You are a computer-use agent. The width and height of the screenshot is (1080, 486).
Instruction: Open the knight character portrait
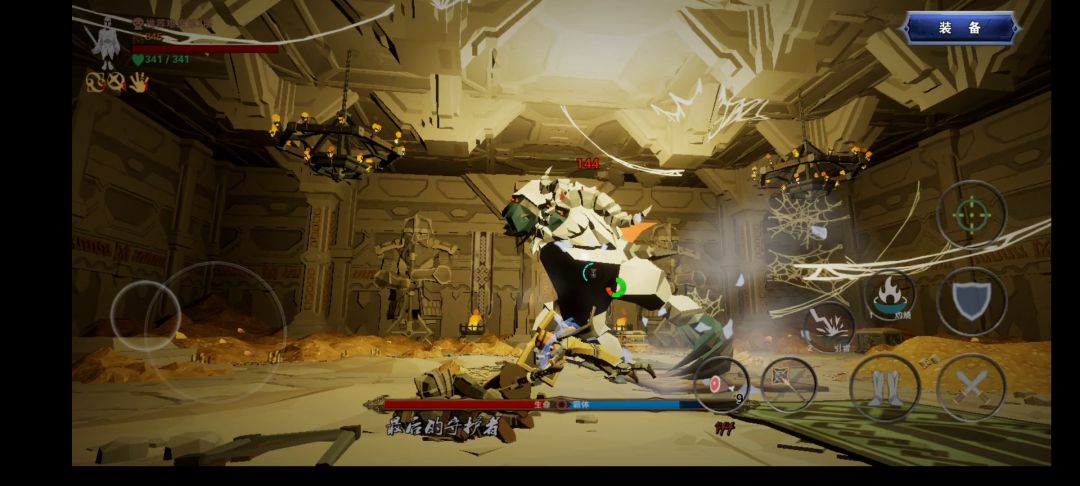pyautogui.click(x=104, y=45)
